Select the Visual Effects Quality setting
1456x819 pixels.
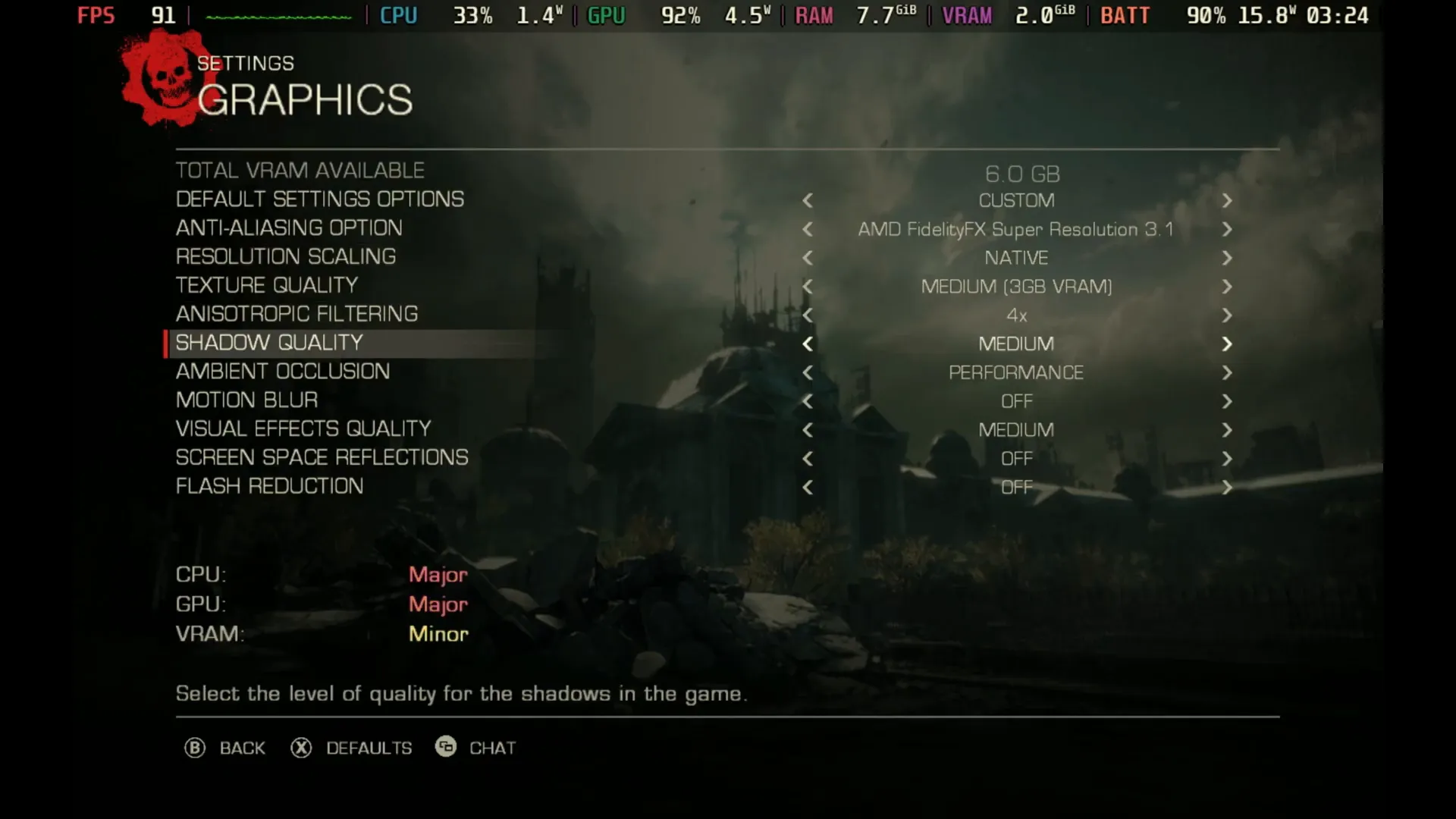point(303,428)
